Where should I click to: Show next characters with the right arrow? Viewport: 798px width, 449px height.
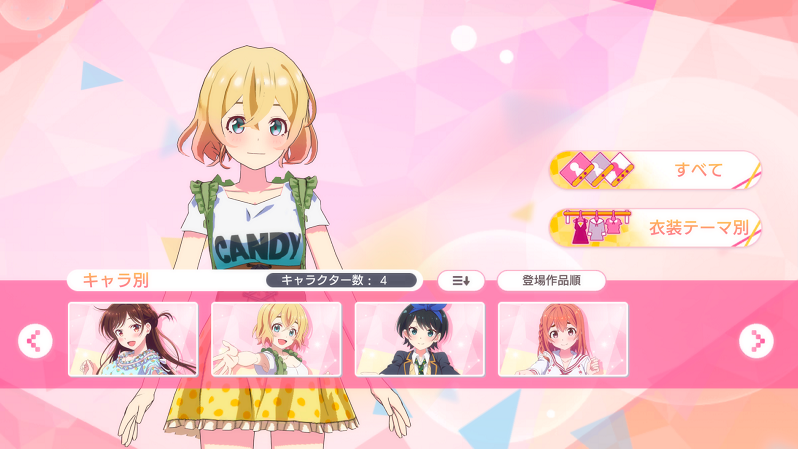[756, 341]
